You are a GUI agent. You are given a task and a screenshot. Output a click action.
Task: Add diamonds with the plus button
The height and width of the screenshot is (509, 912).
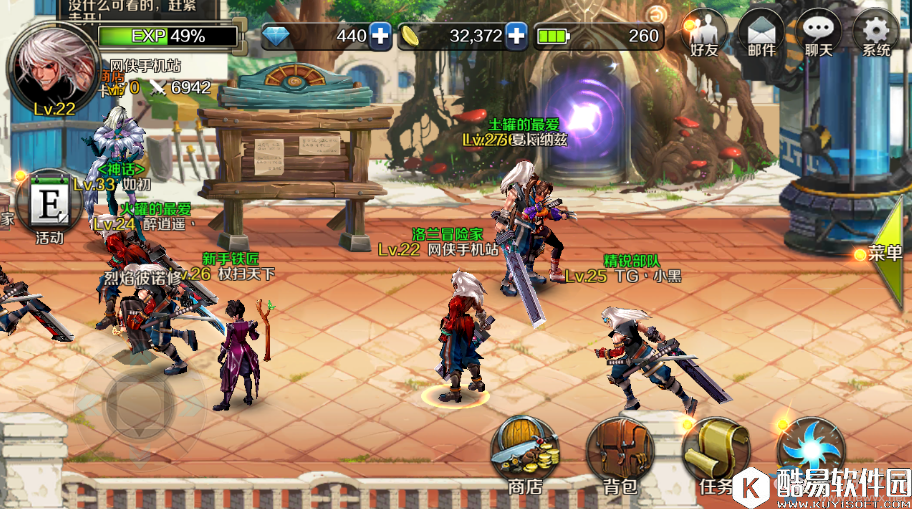(381, 36)
